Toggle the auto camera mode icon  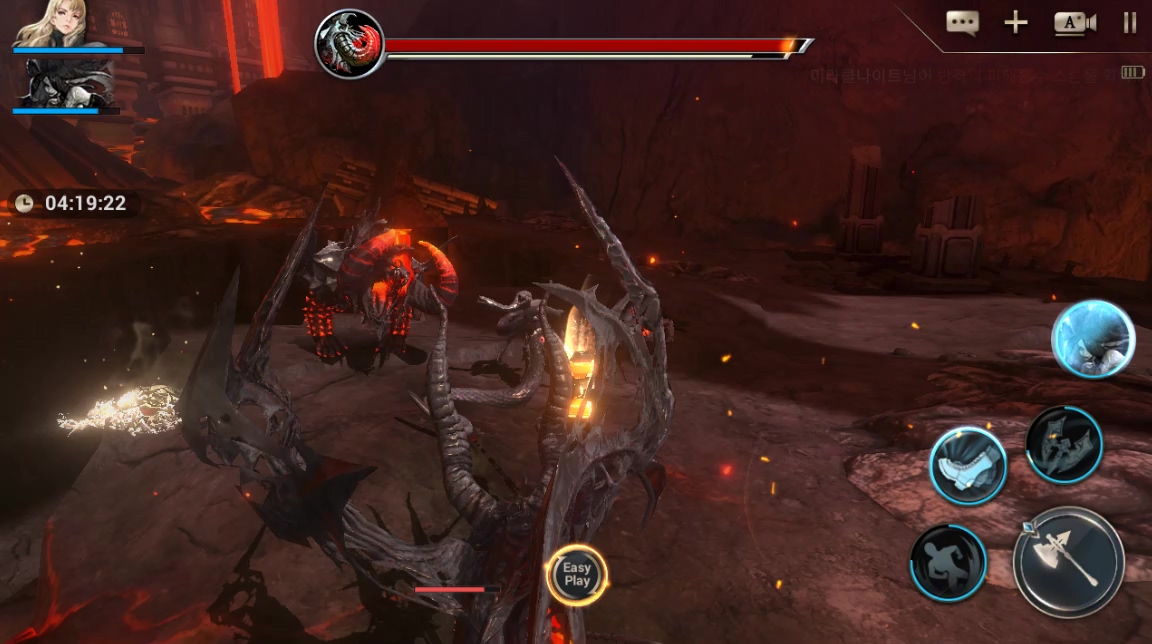(1074, 23)
